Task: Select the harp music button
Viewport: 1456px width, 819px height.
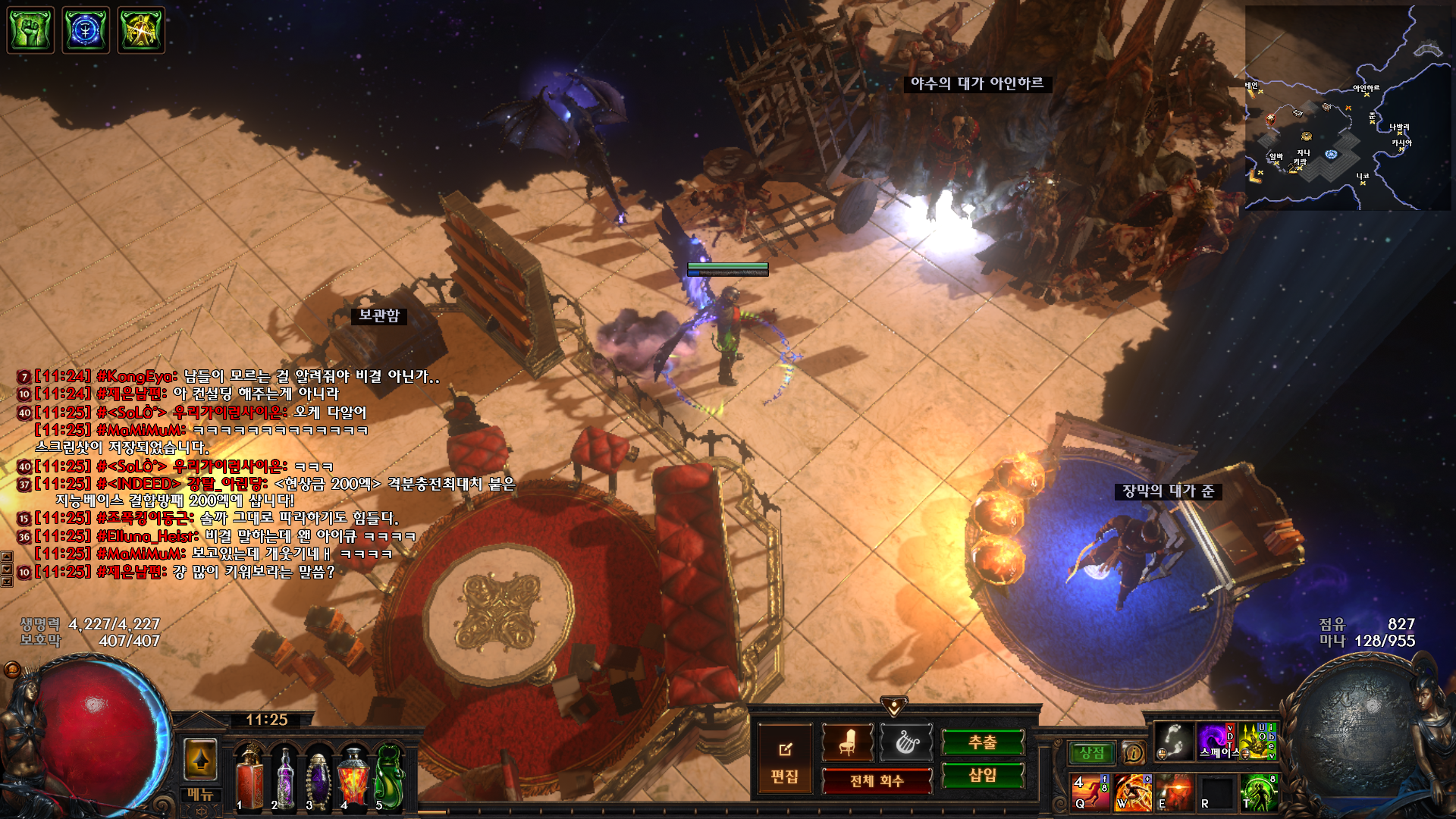Action: coord(905,742)
